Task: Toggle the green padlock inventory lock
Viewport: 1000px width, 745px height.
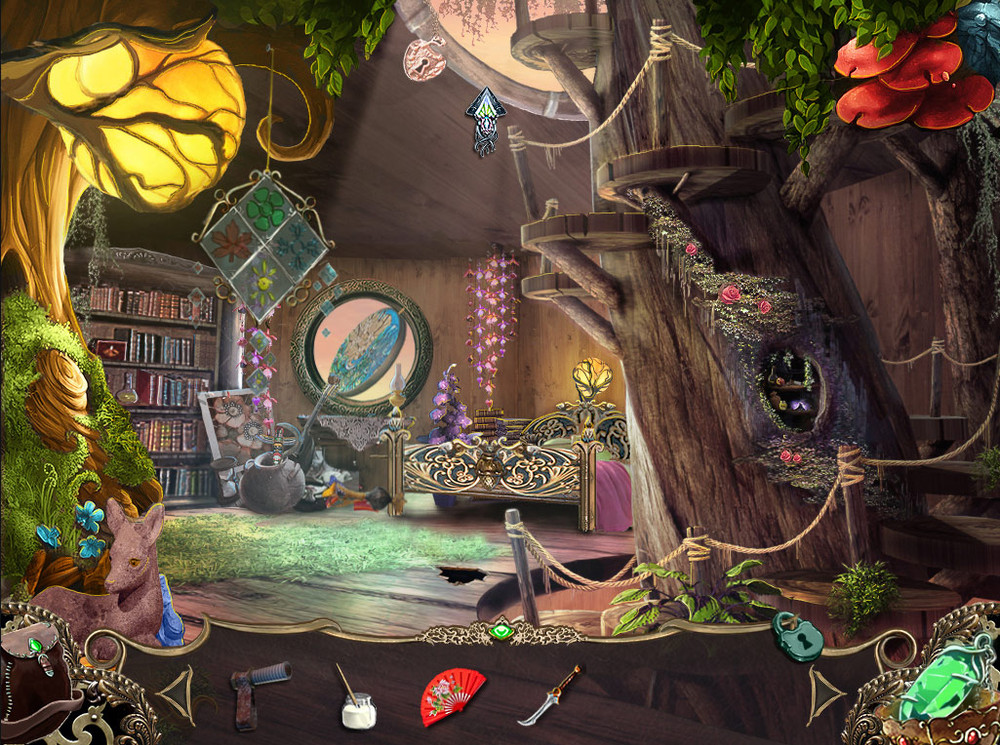Action: point(797,637)
